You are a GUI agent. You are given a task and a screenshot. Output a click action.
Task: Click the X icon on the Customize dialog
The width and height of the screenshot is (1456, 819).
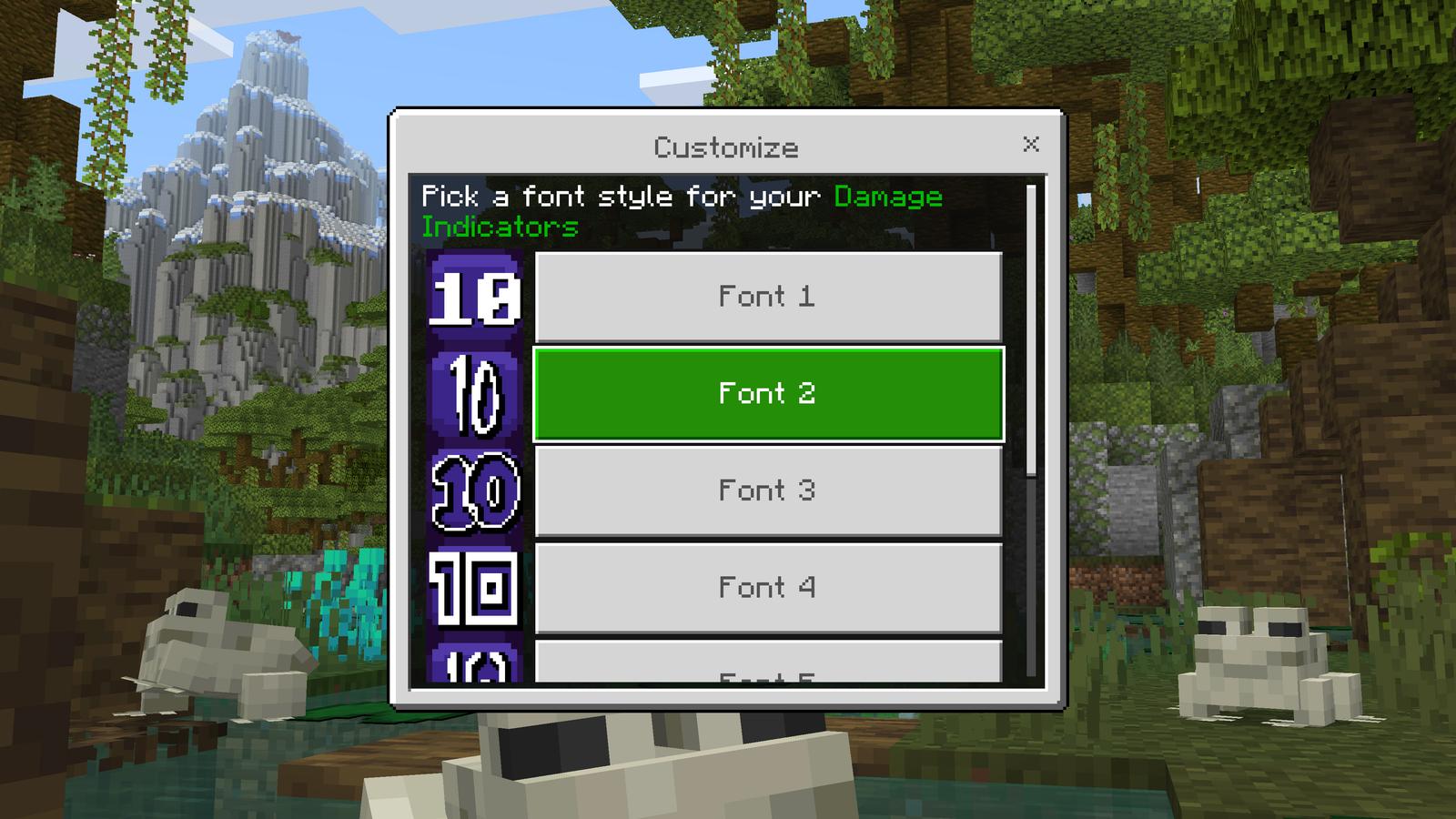(1031, 142)
